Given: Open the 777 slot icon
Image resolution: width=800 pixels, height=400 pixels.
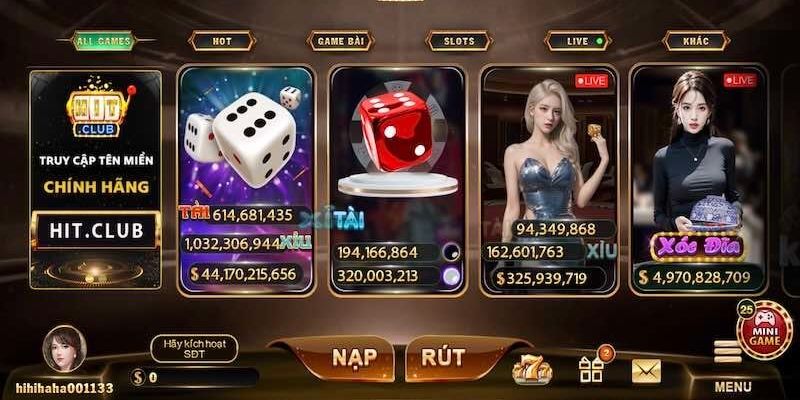Looking at the screenshot, I should pyautogui.click(x=531, y=370).
